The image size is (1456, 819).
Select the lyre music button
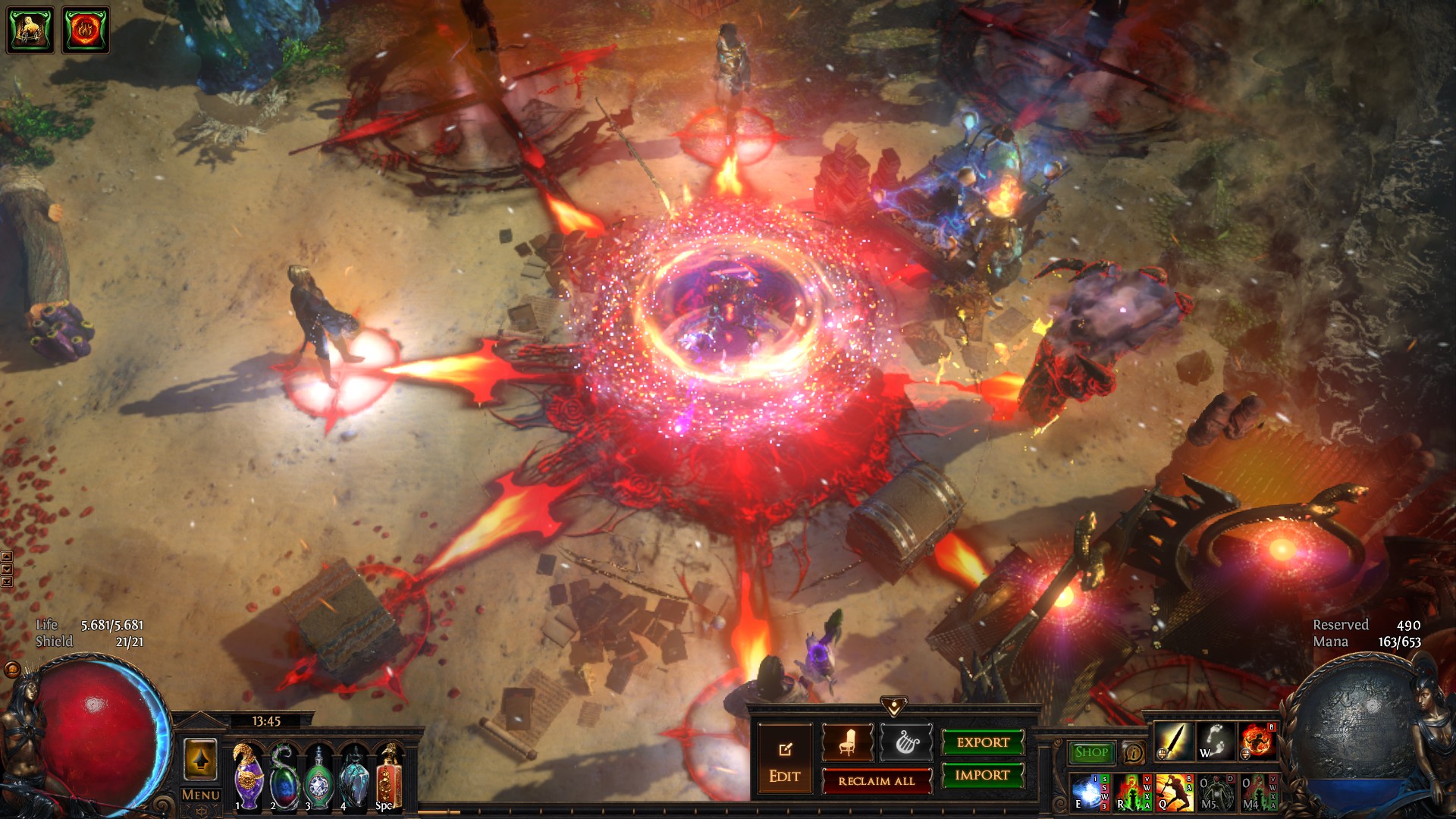tap(905, 742)
